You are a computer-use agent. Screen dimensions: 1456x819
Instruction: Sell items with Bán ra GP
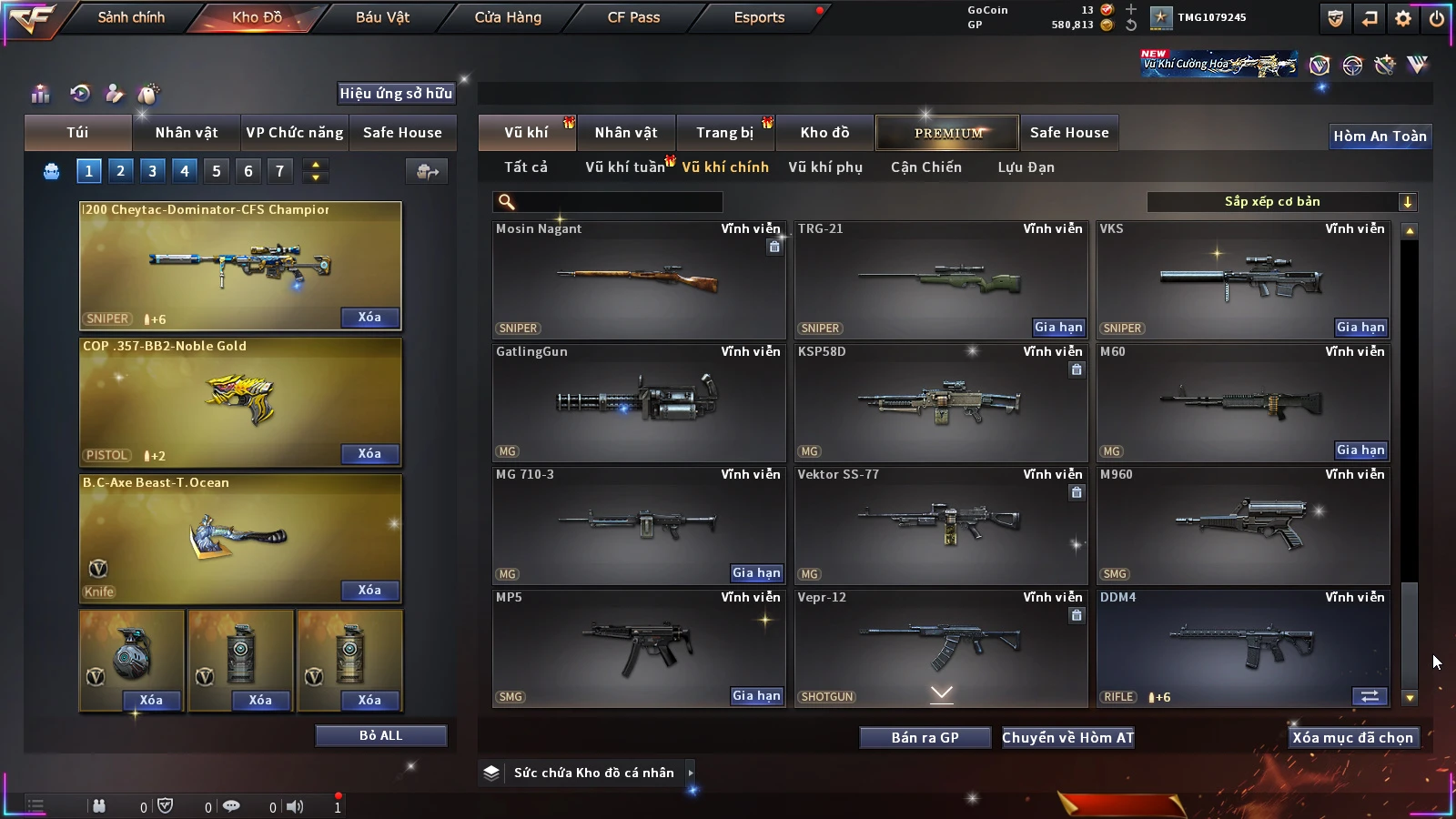(925, 738)
